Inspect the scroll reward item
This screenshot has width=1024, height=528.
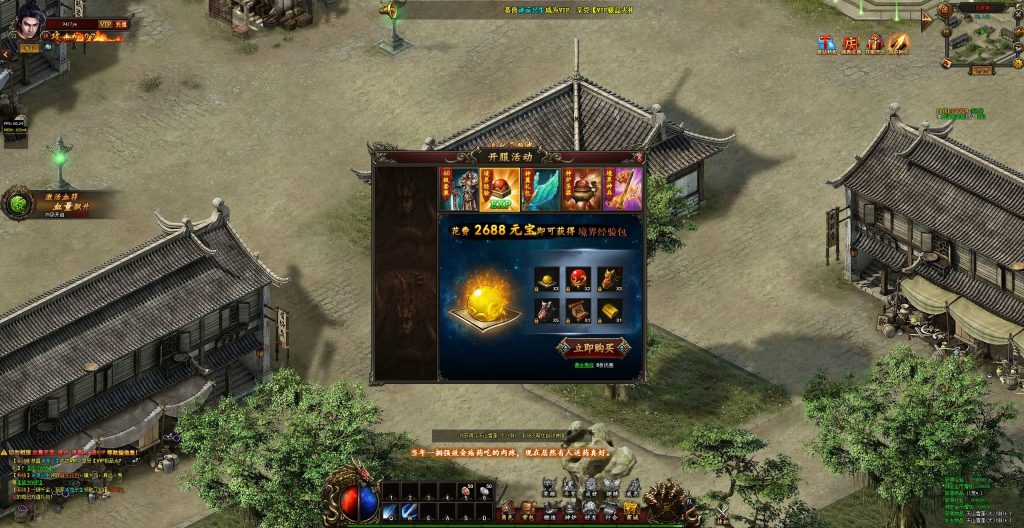(578, 311)
